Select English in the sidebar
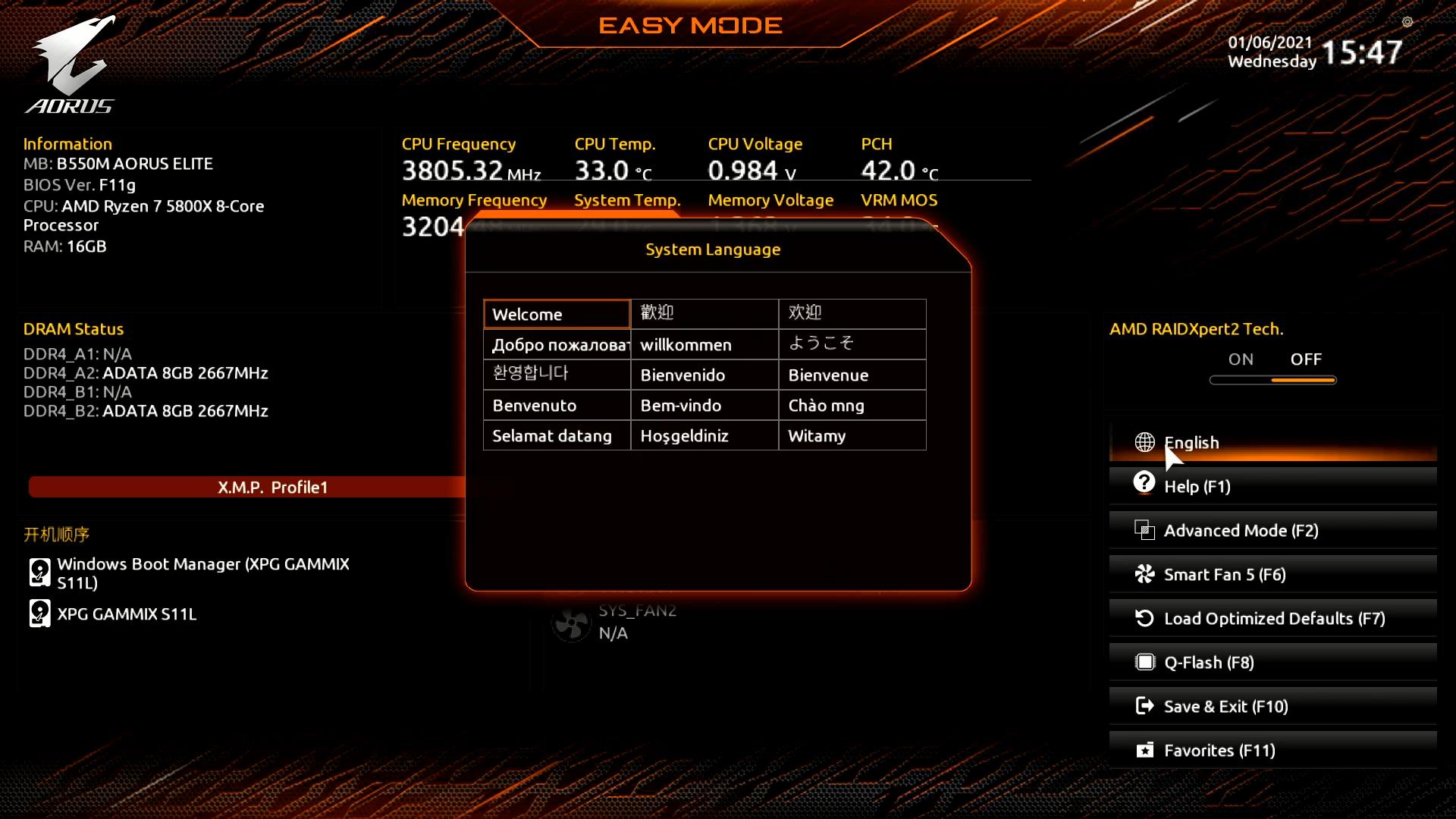This screenshot has height=819, width=1456. (x=1192, y=442)
